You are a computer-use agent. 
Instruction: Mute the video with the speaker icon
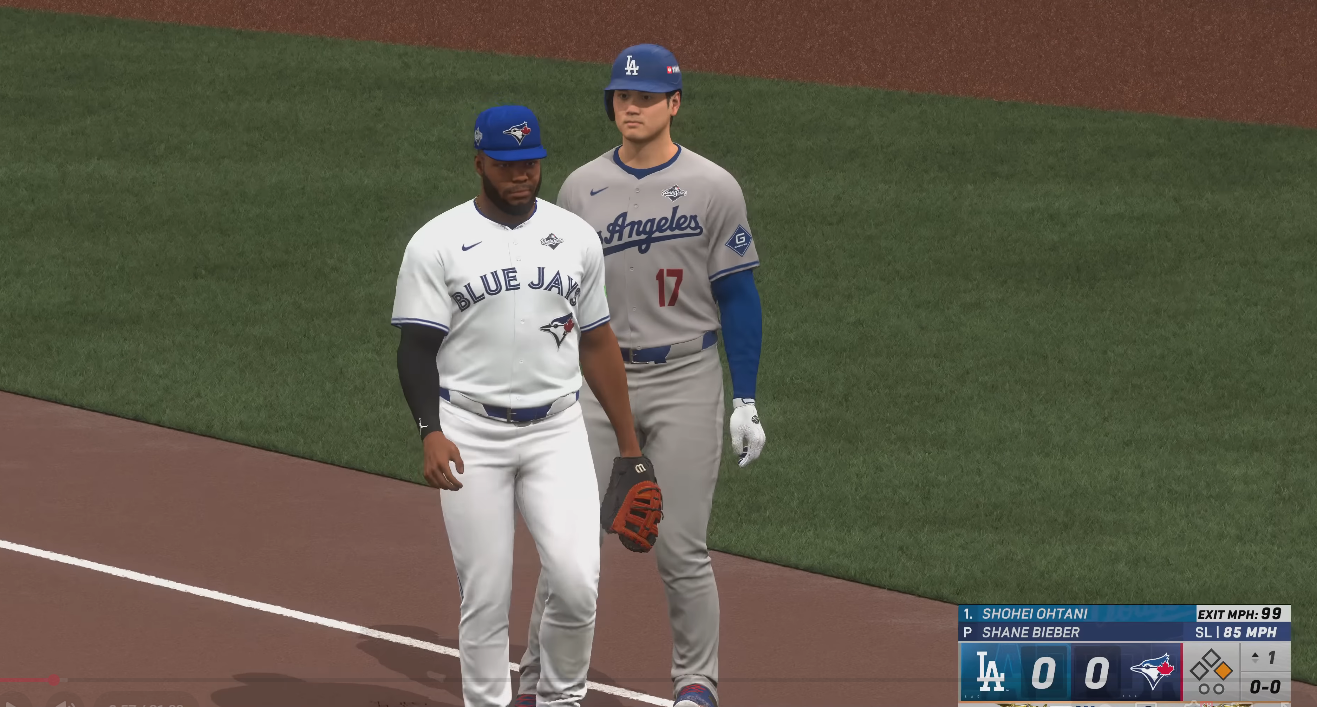(66, 702)
